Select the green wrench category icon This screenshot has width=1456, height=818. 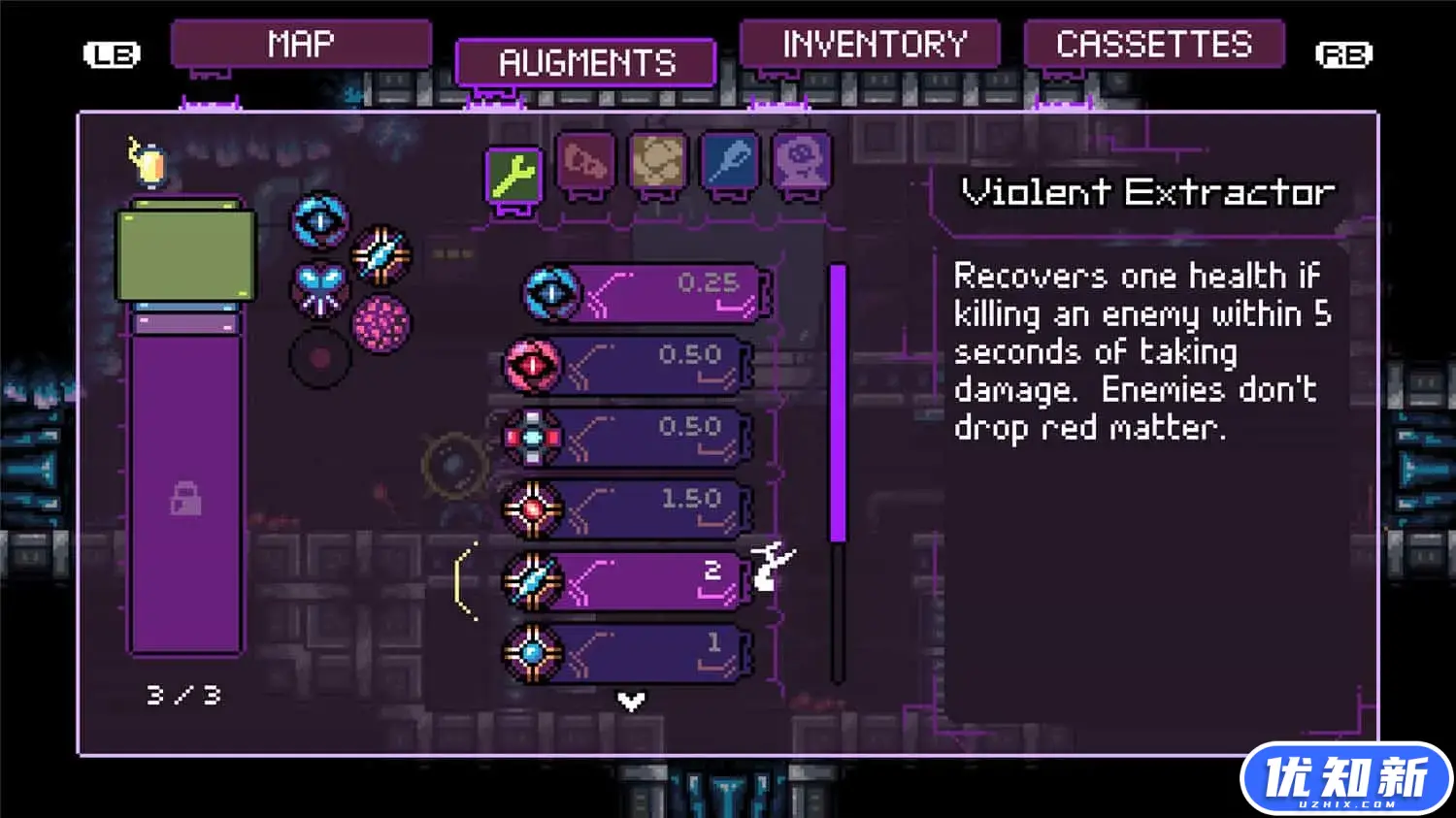tap(513, 177)
